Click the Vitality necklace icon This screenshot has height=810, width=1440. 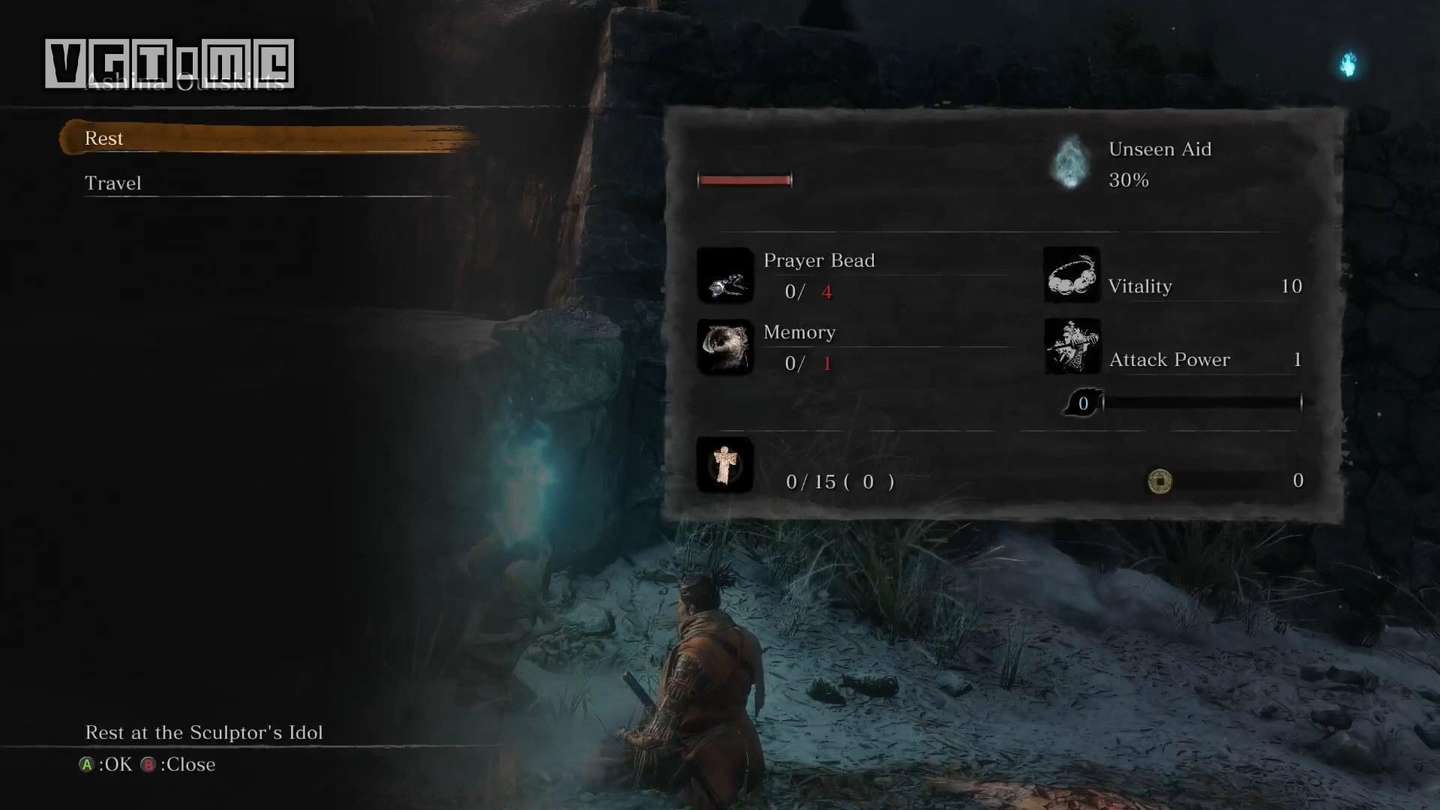pyautogui.click(x=1072, y=275)
